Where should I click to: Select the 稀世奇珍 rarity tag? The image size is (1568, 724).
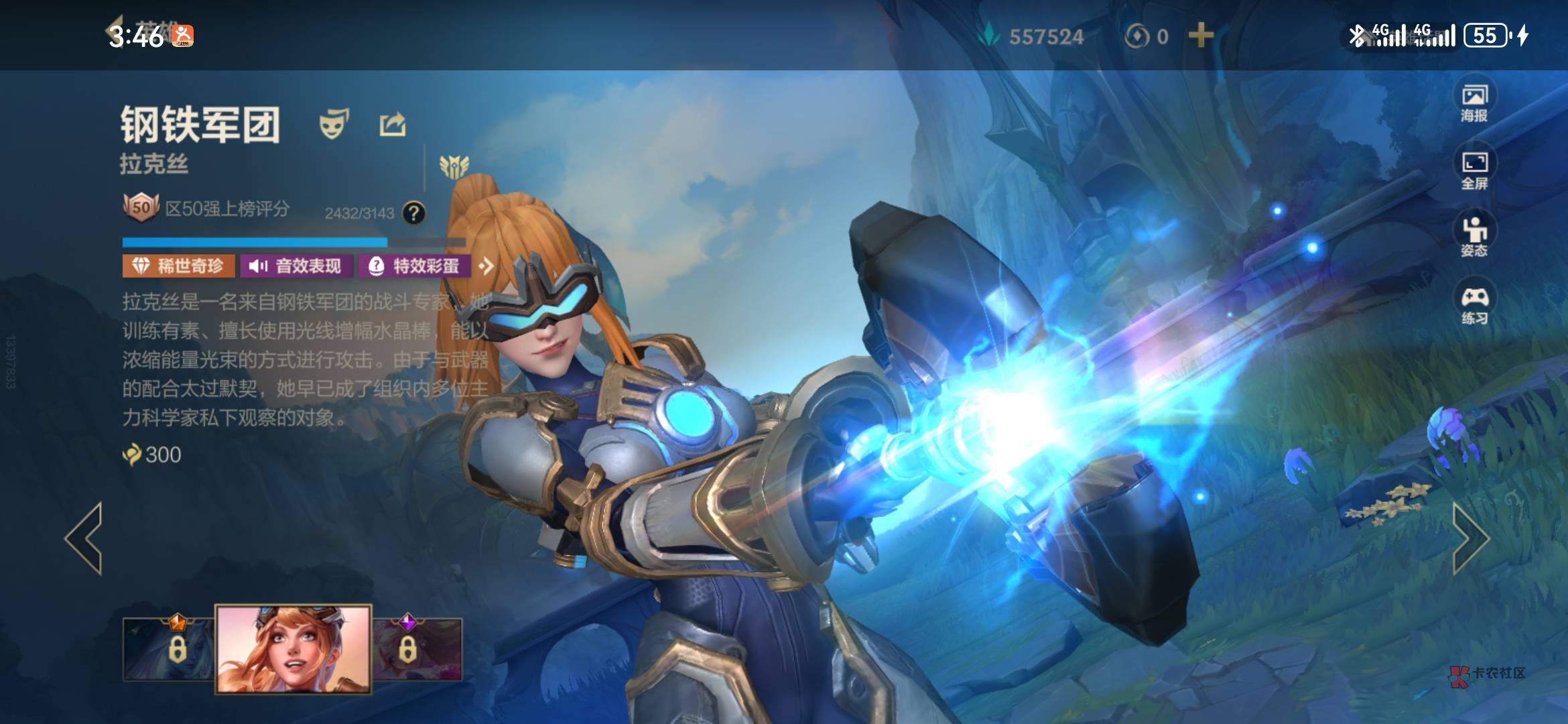pyautogui.click(x=178, y=266)
